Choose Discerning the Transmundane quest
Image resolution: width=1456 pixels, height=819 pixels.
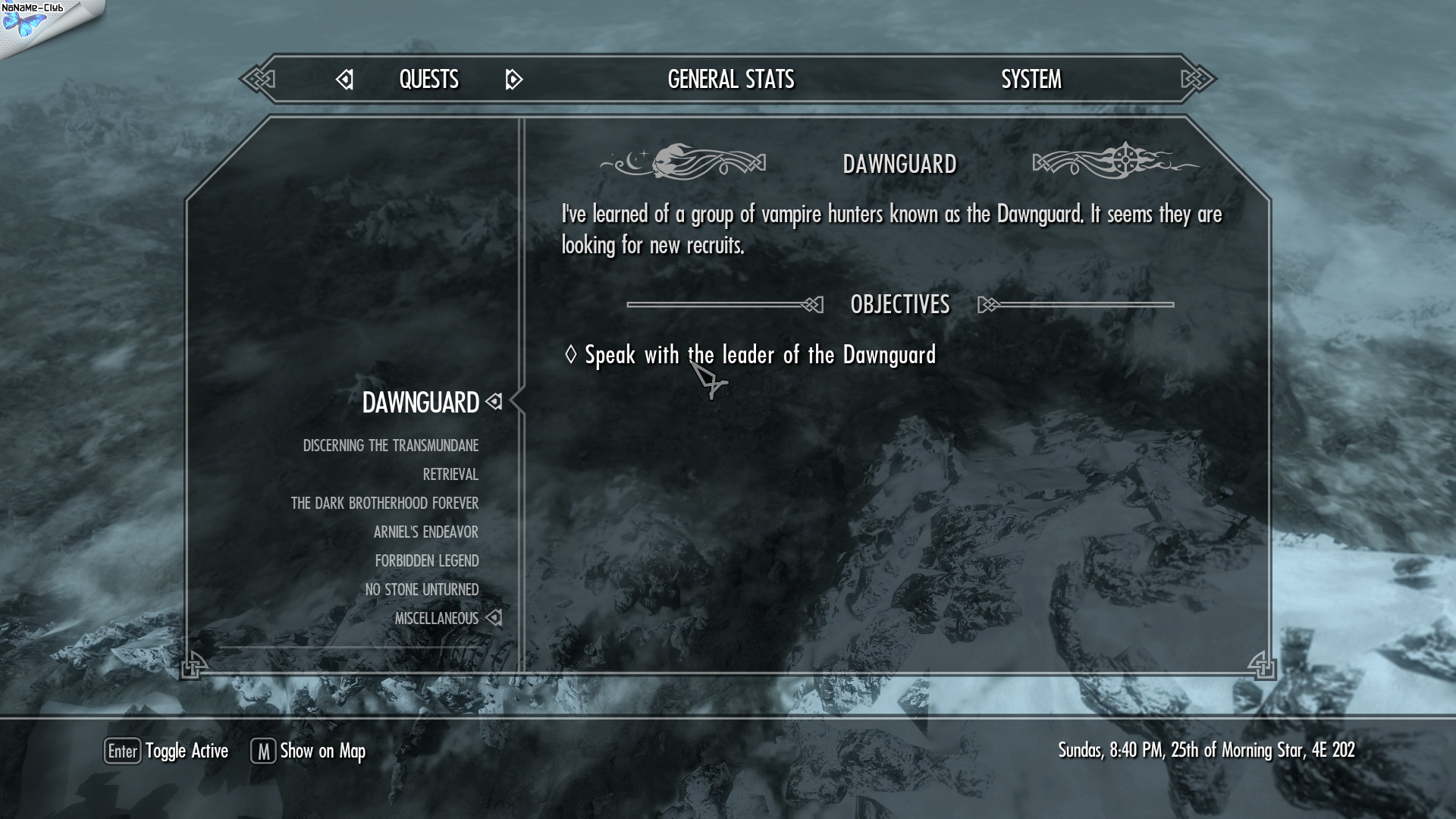click(x=391, y=446)
